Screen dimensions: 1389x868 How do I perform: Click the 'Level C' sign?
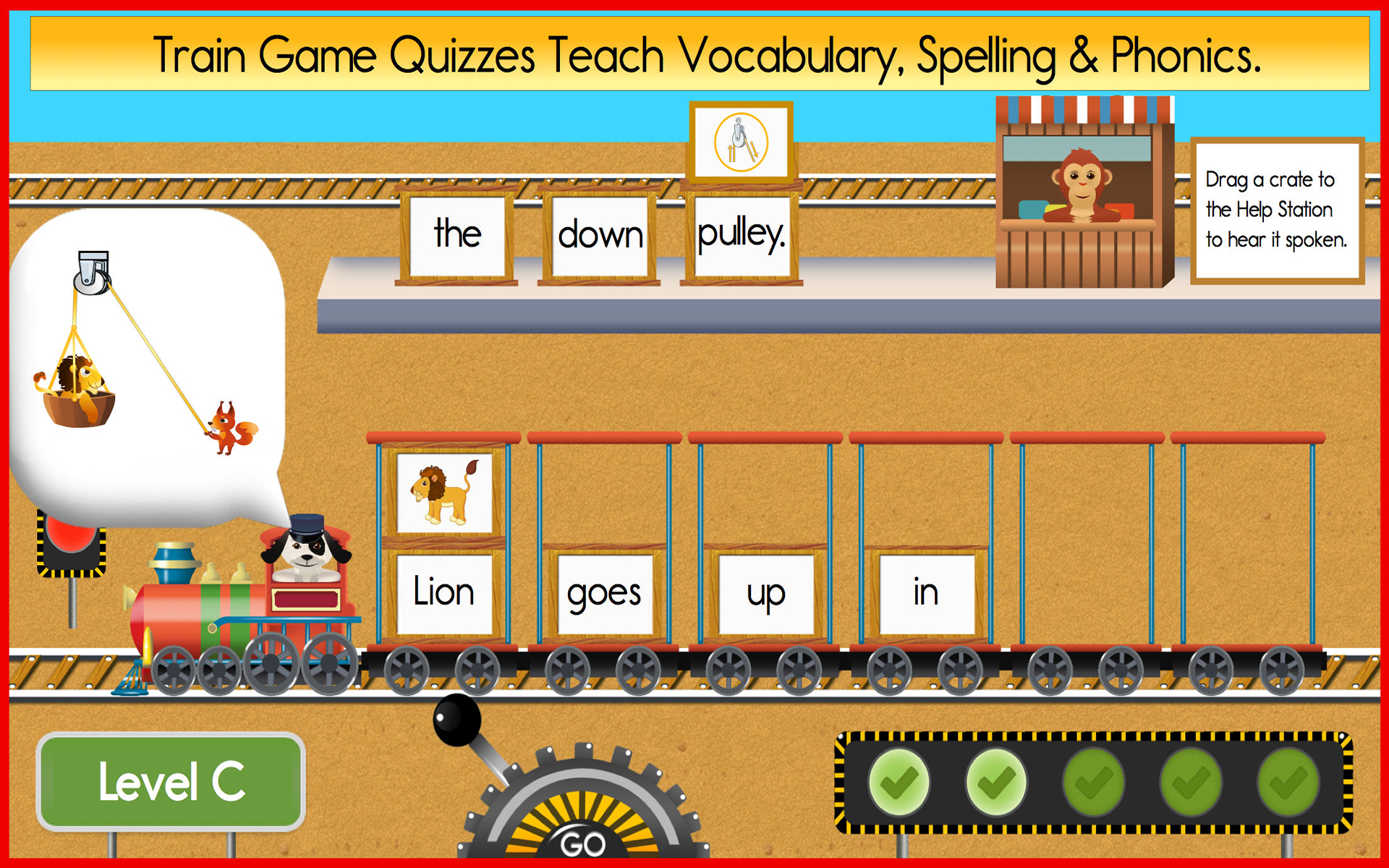(x=171, y=781)
